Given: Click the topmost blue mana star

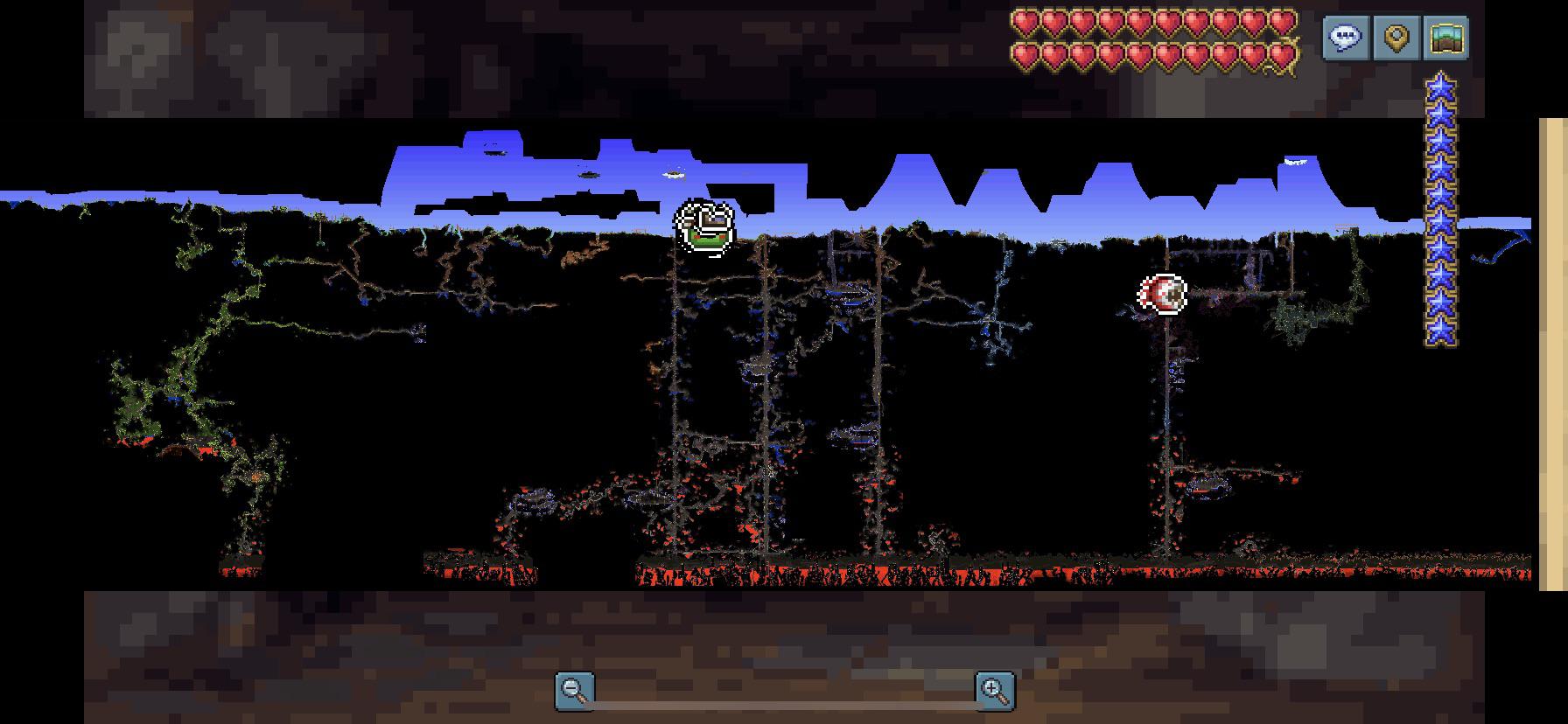Looking at the screenshot, I should point(1441,87).
